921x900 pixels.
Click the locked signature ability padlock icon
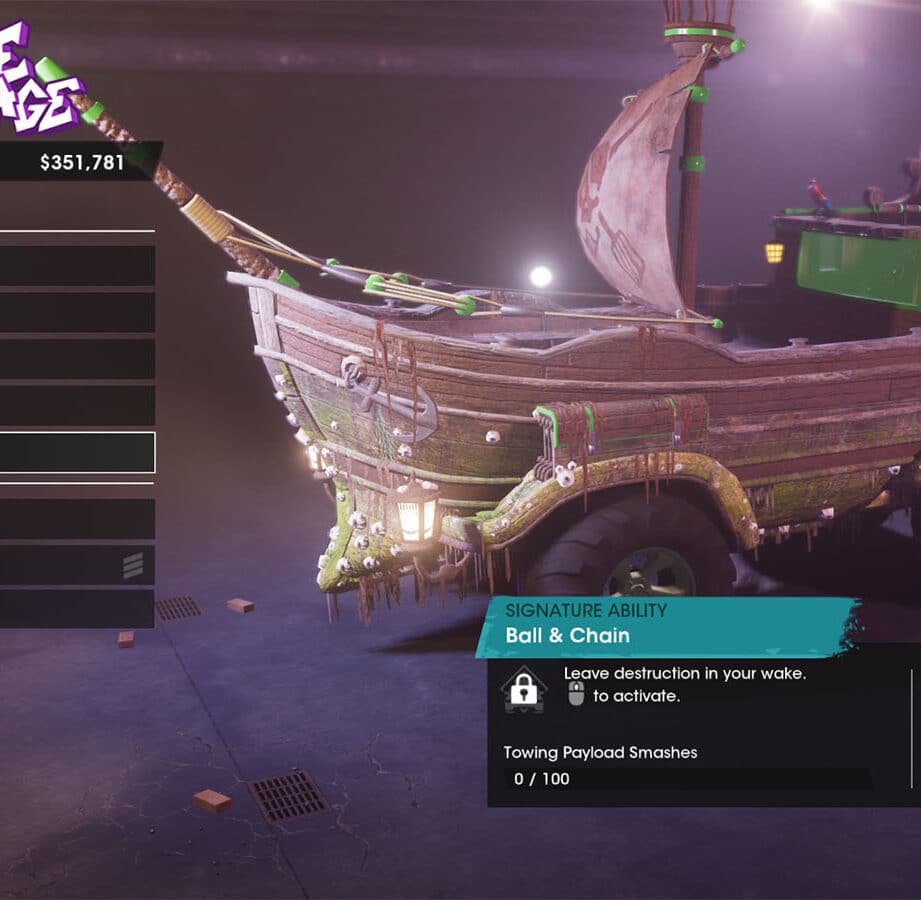tap(524, 689)
